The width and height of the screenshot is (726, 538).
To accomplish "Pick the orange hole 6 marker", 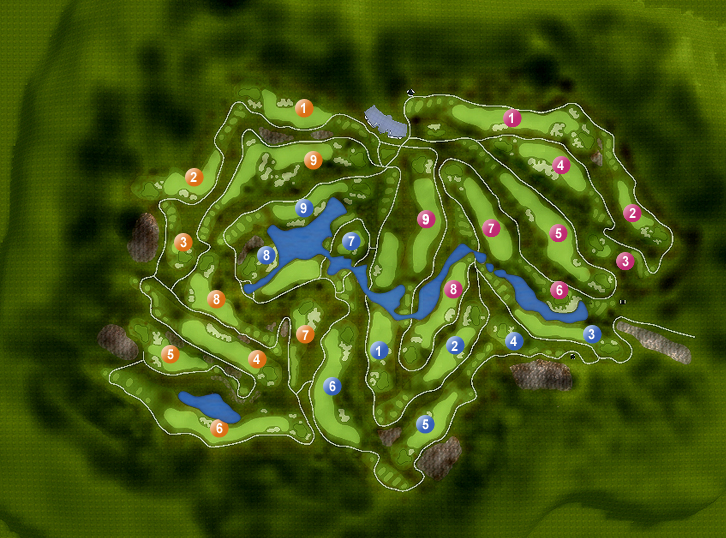I will coord(220,429).
